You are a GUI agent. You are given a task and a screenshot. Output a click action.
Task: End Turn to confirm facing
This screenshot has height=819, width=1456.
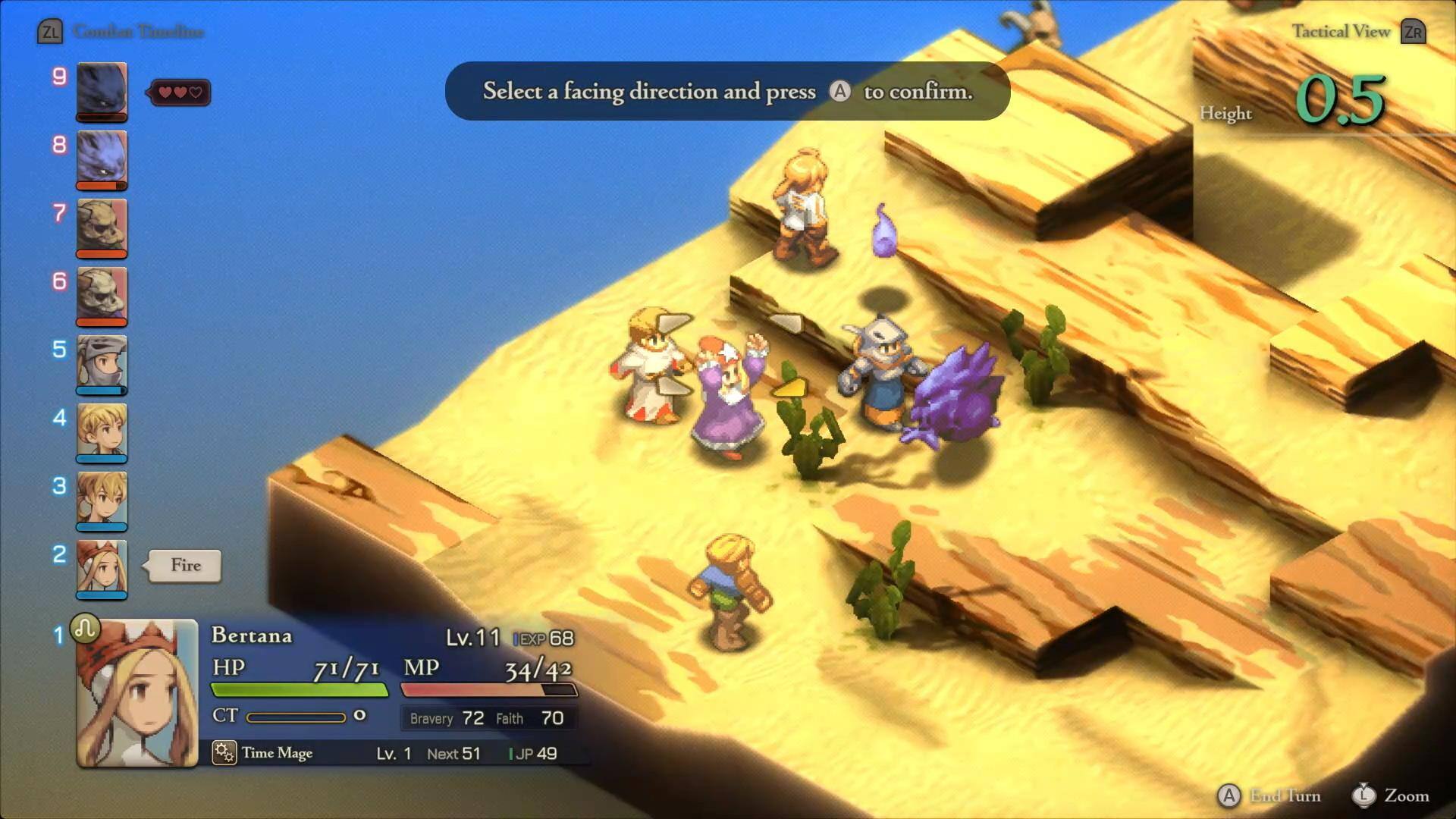click(x=1269, y=795)
